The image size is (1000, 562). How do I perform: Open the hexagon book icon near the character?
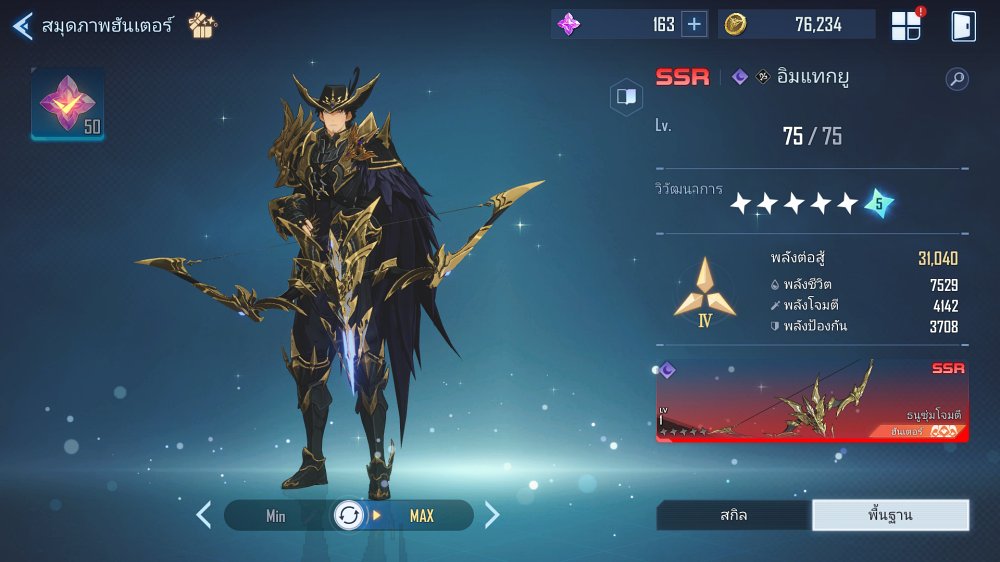627,97
